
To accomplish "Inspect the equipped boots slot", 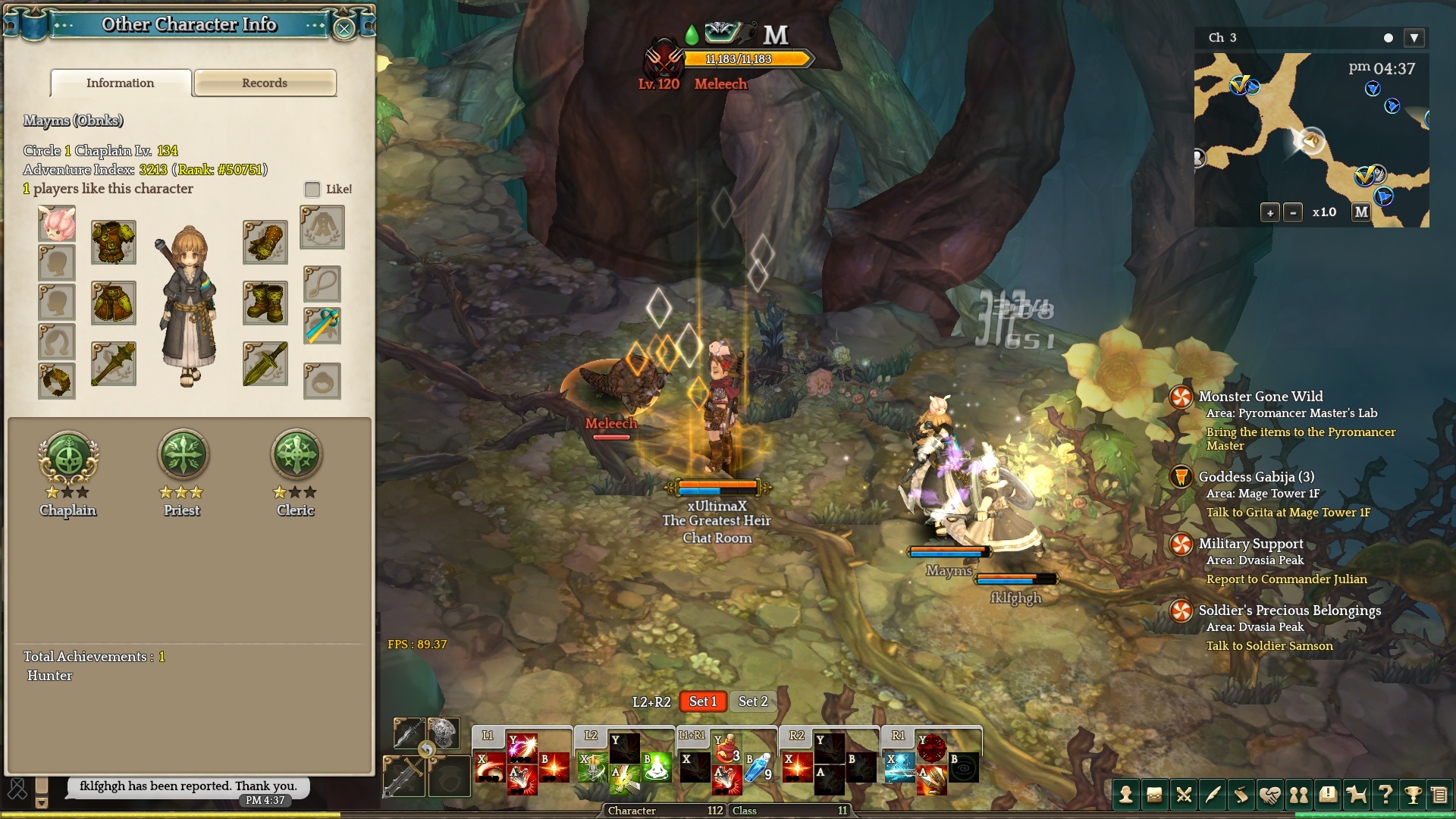I will [x=265, y=303].
